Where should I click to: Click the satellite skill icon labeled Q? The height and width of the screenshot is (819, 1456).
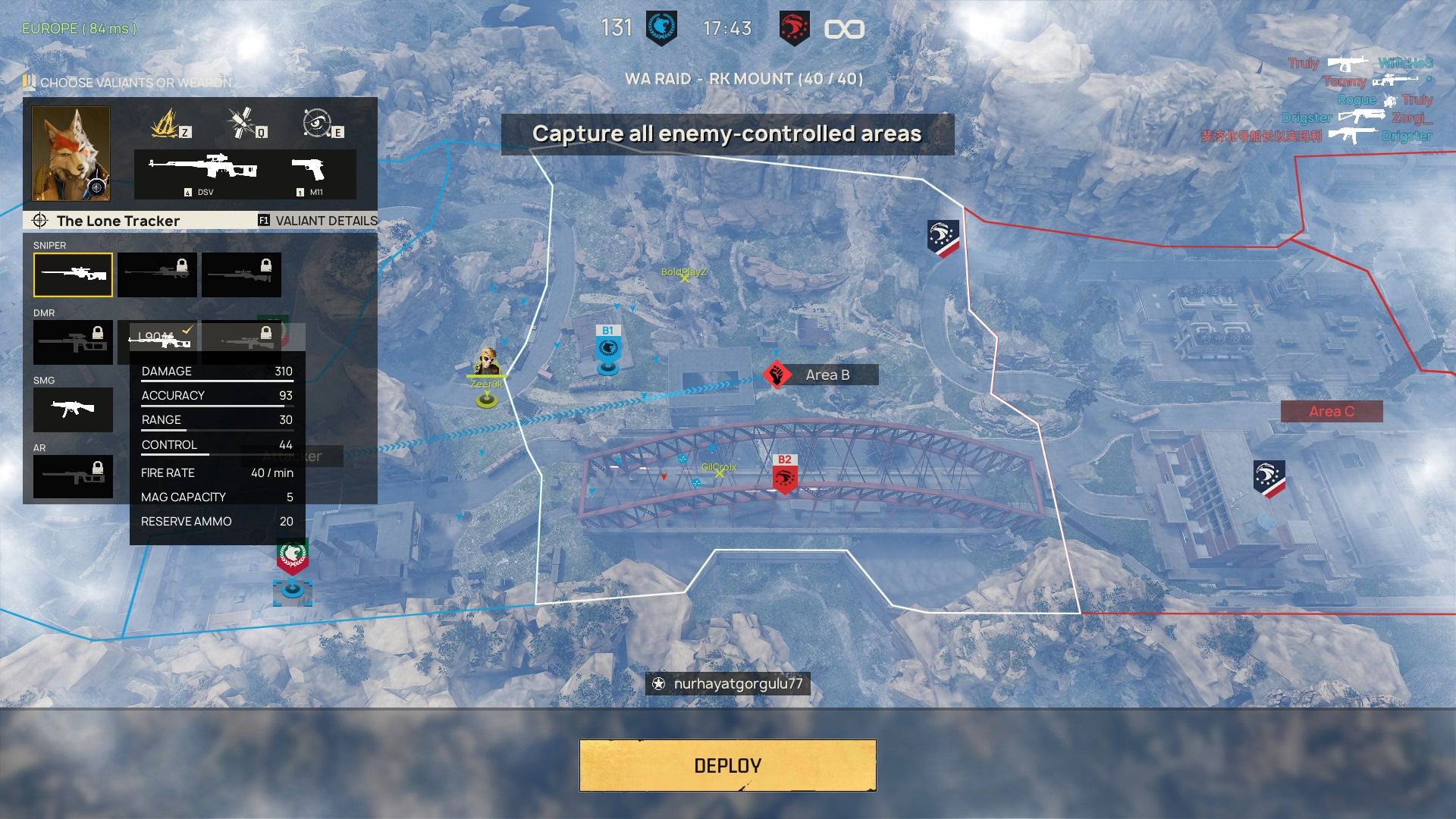click(244, 123)
